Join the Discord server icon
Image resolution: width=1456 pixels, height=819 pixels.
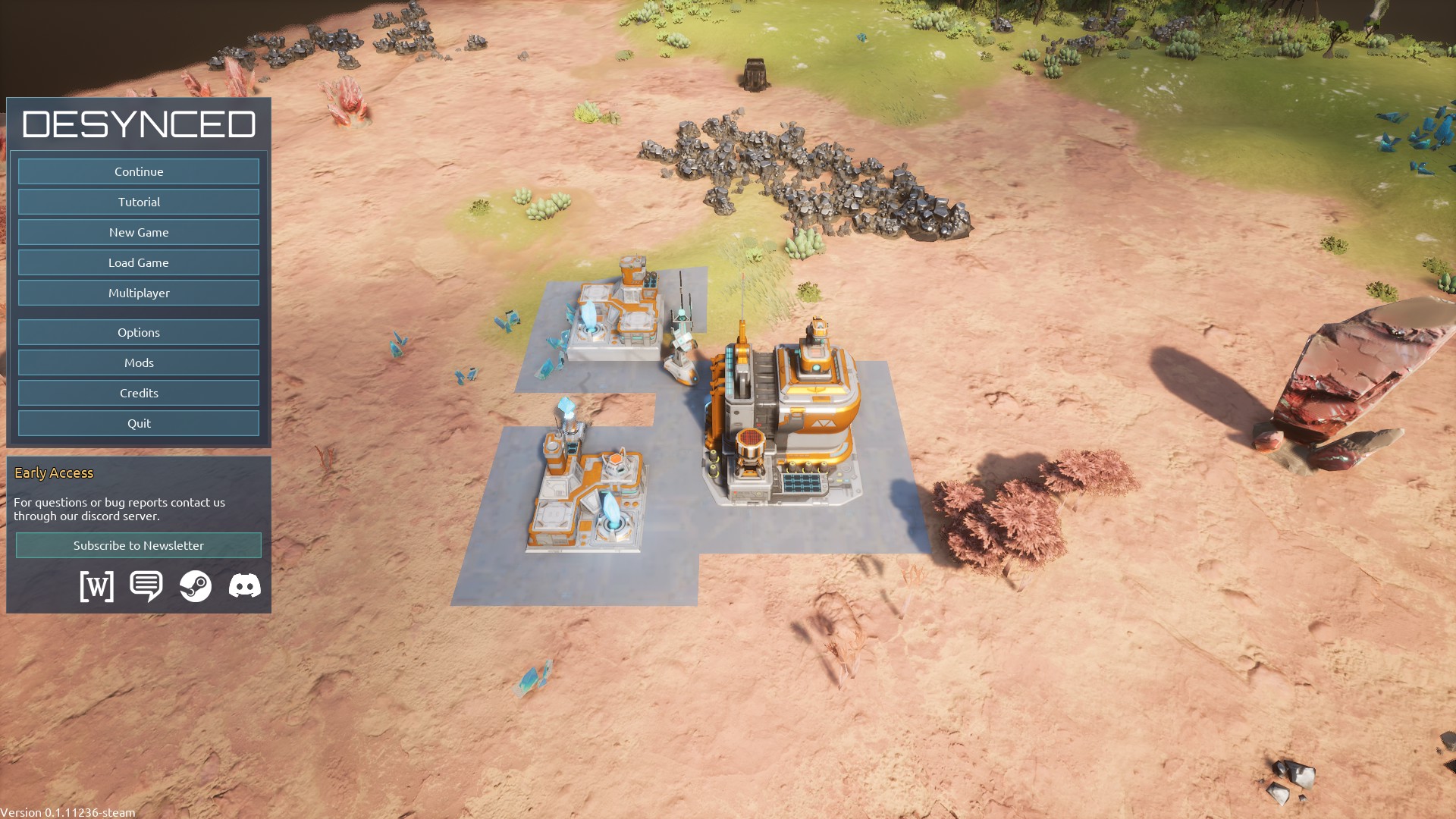click(x=244, y=586)
